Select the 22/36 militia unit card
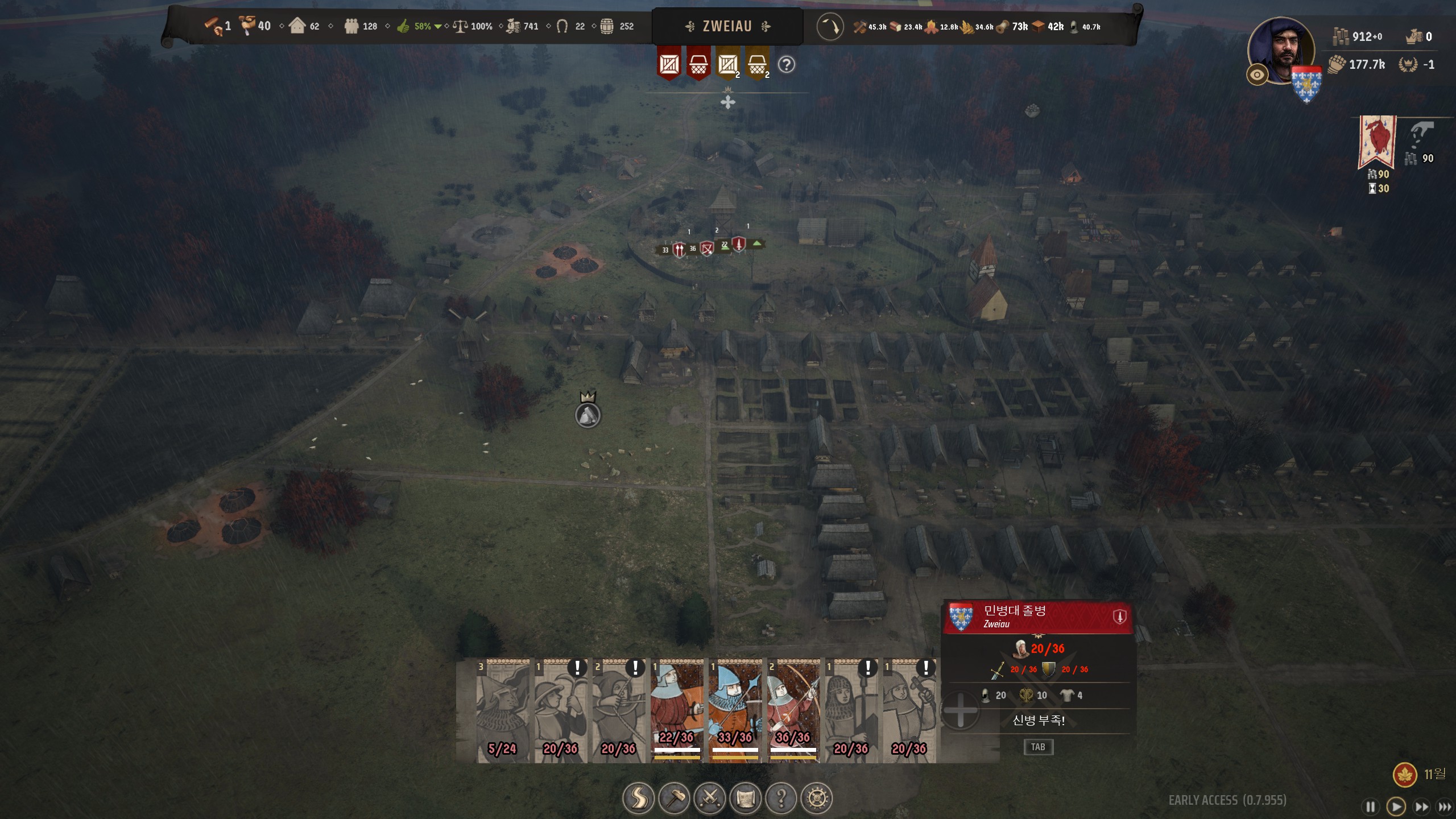Viewport: 1456px width, 819px height. [x=677, y=711]
